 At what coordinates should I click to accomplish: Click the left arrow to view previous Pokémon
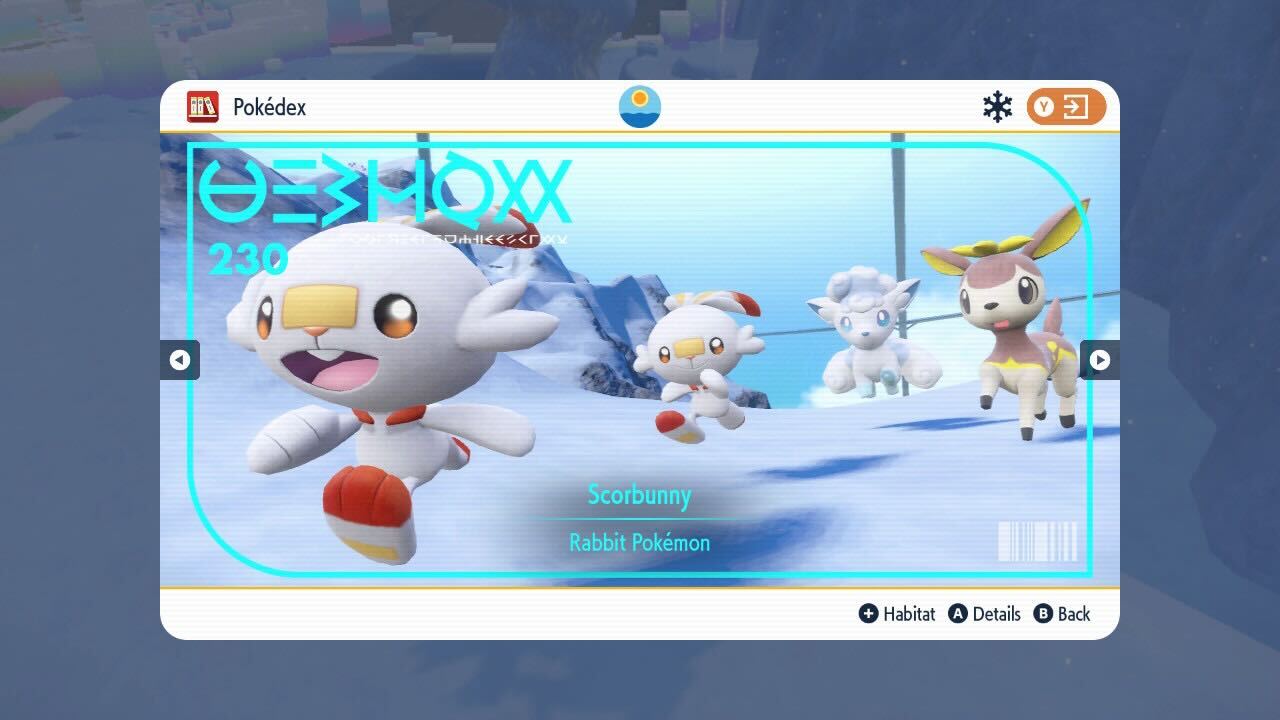[180, 360]
